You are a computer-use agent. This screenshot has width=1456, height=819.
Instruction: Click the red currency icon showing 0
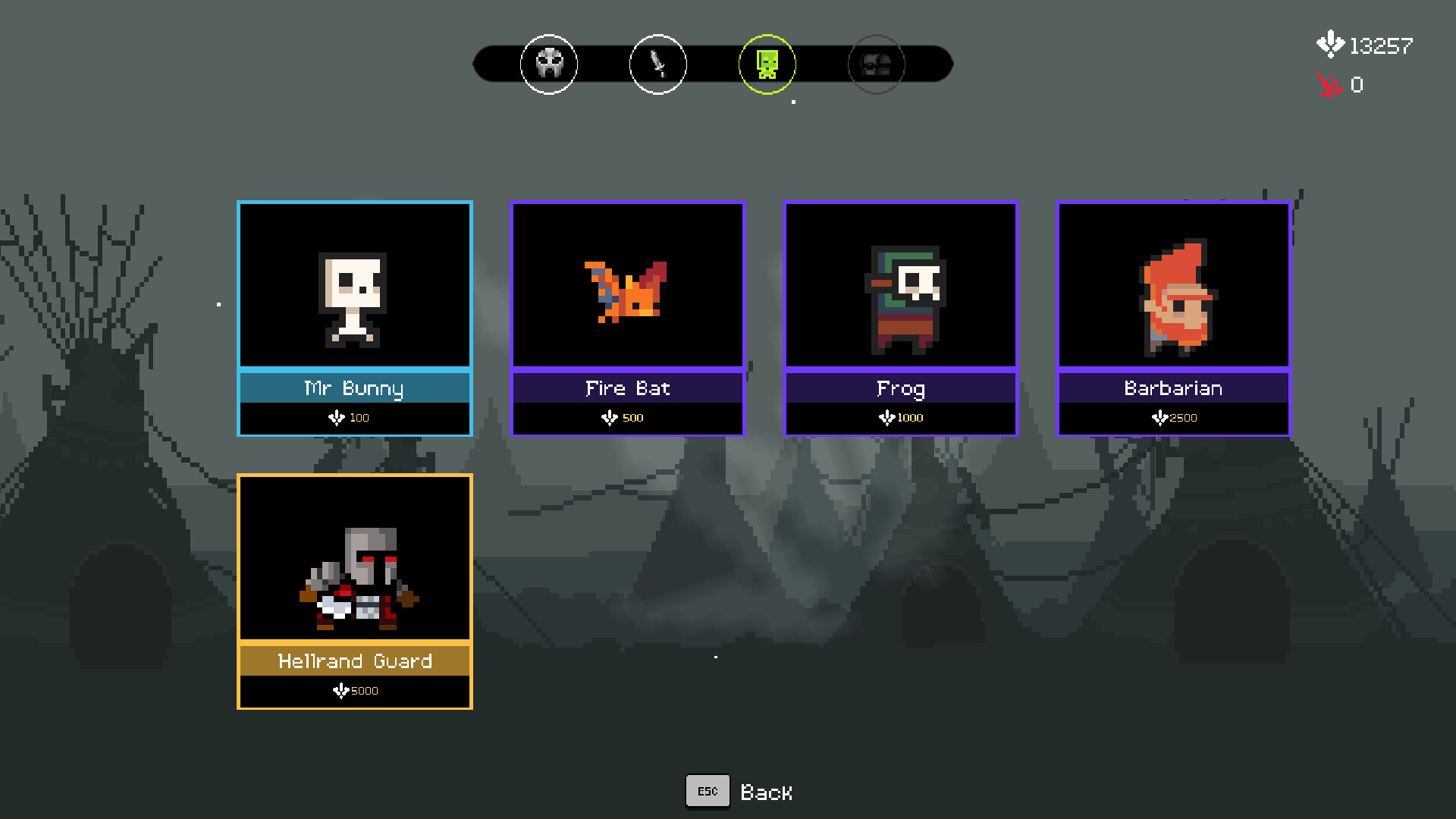[x=1328, y=85]
